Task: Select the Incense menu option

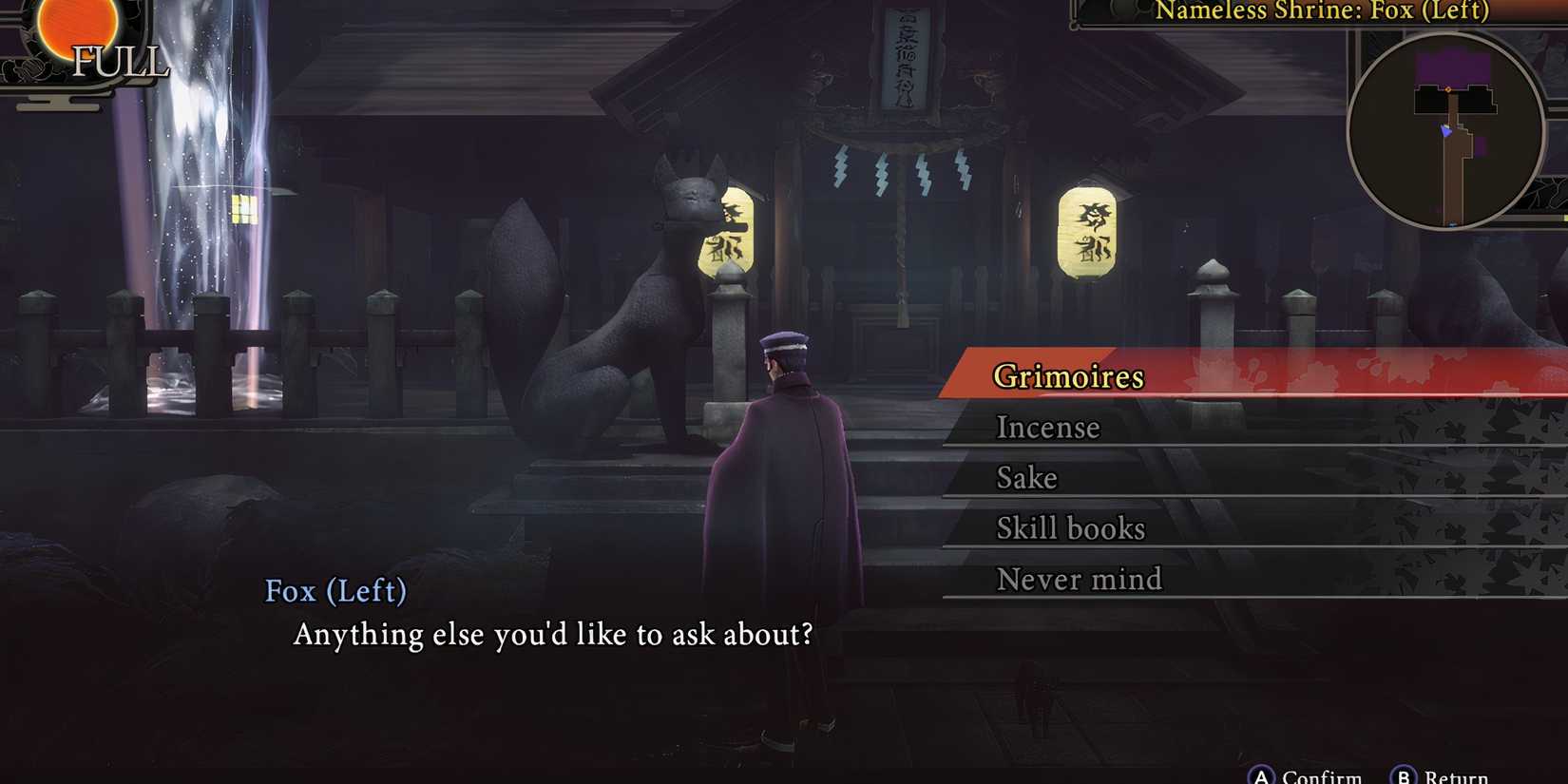Action: [x=1047, y=428]
